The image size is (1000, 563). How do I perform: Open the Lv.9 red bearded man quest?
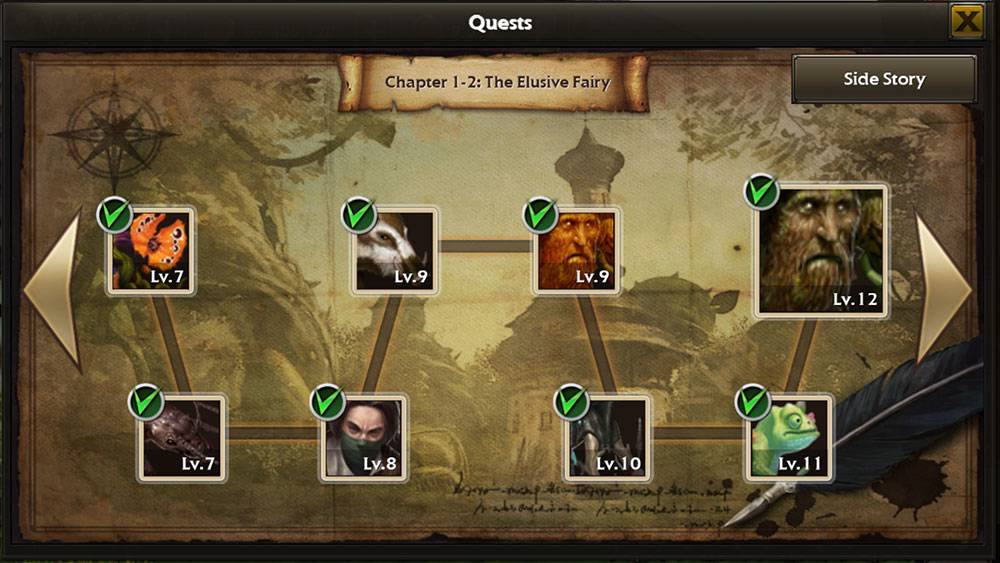(x=576, y=251)
